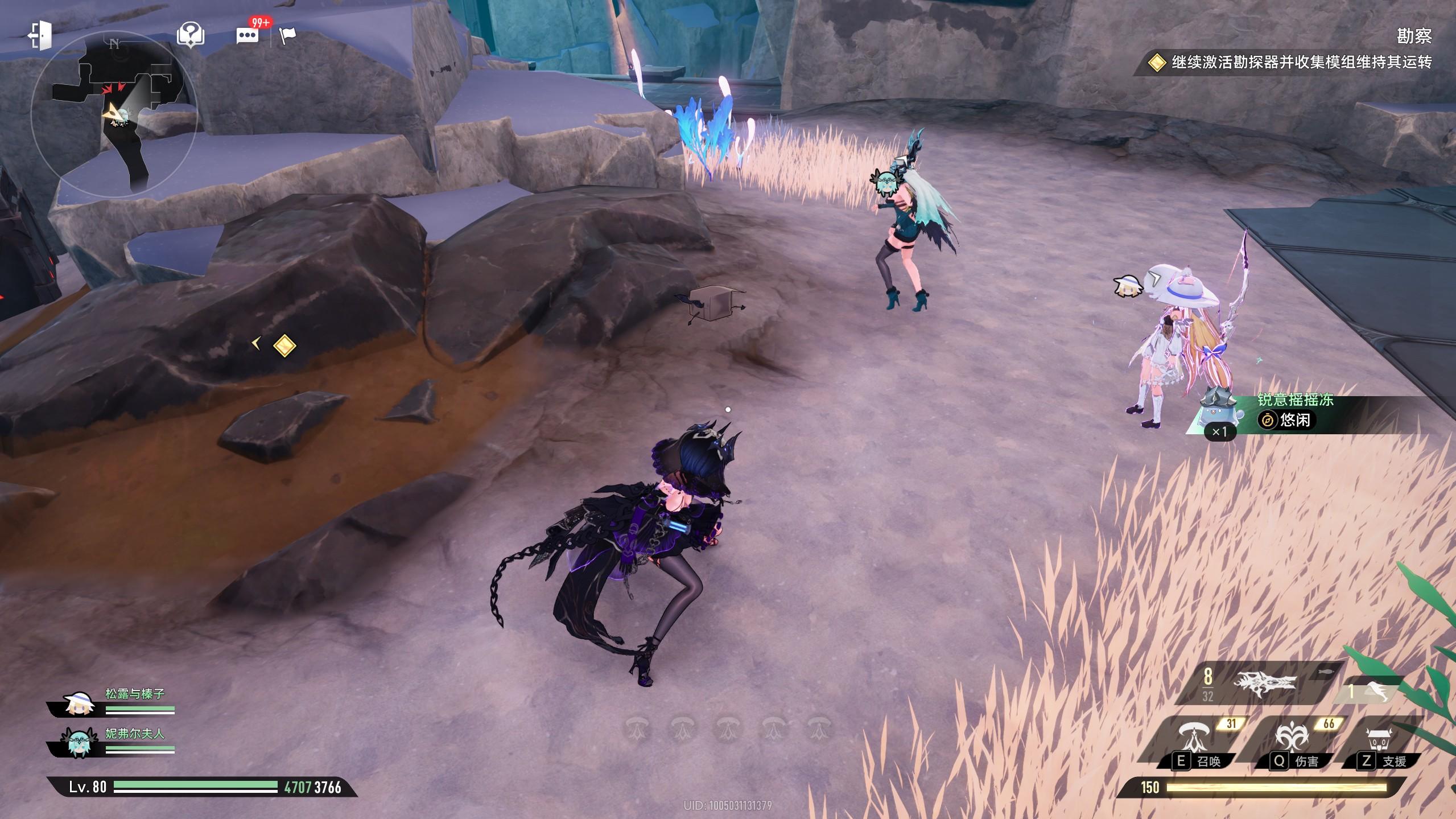Open the chat with 99+ messages
Viewport: 1456px width, 819px height.
tap(248, 35)
